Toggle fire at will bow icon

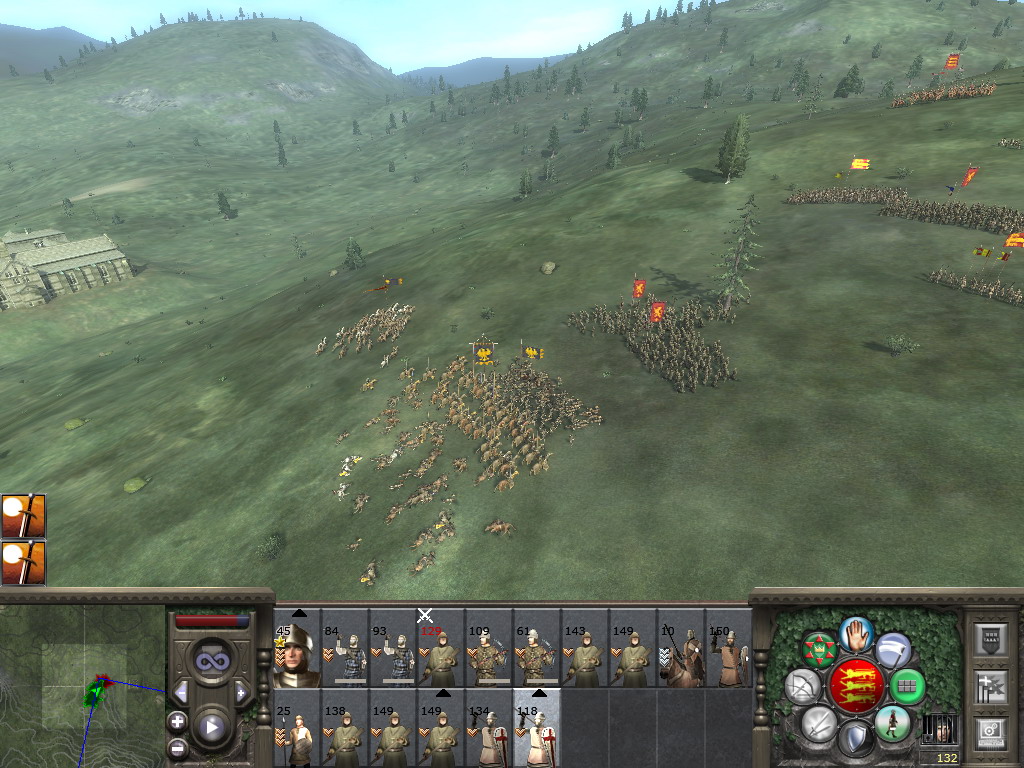click(801, 686)
